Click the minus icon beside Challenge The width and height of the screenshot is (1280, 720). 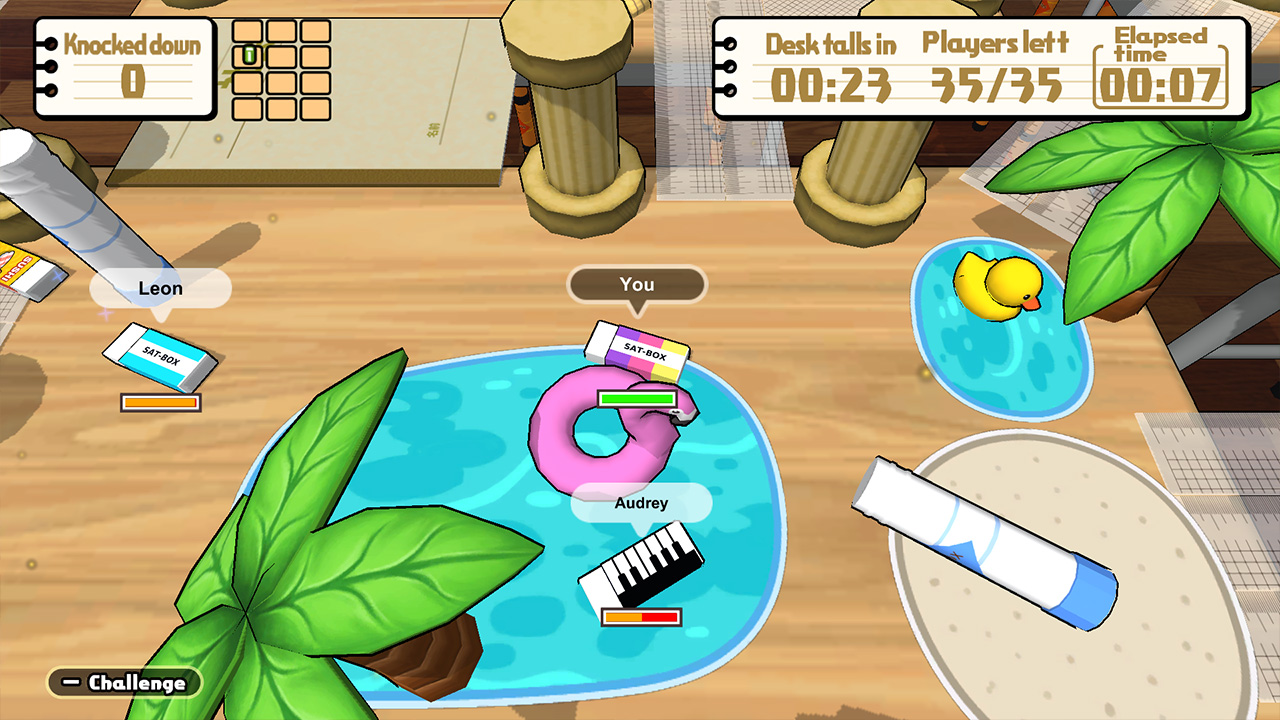click(70, 684)
